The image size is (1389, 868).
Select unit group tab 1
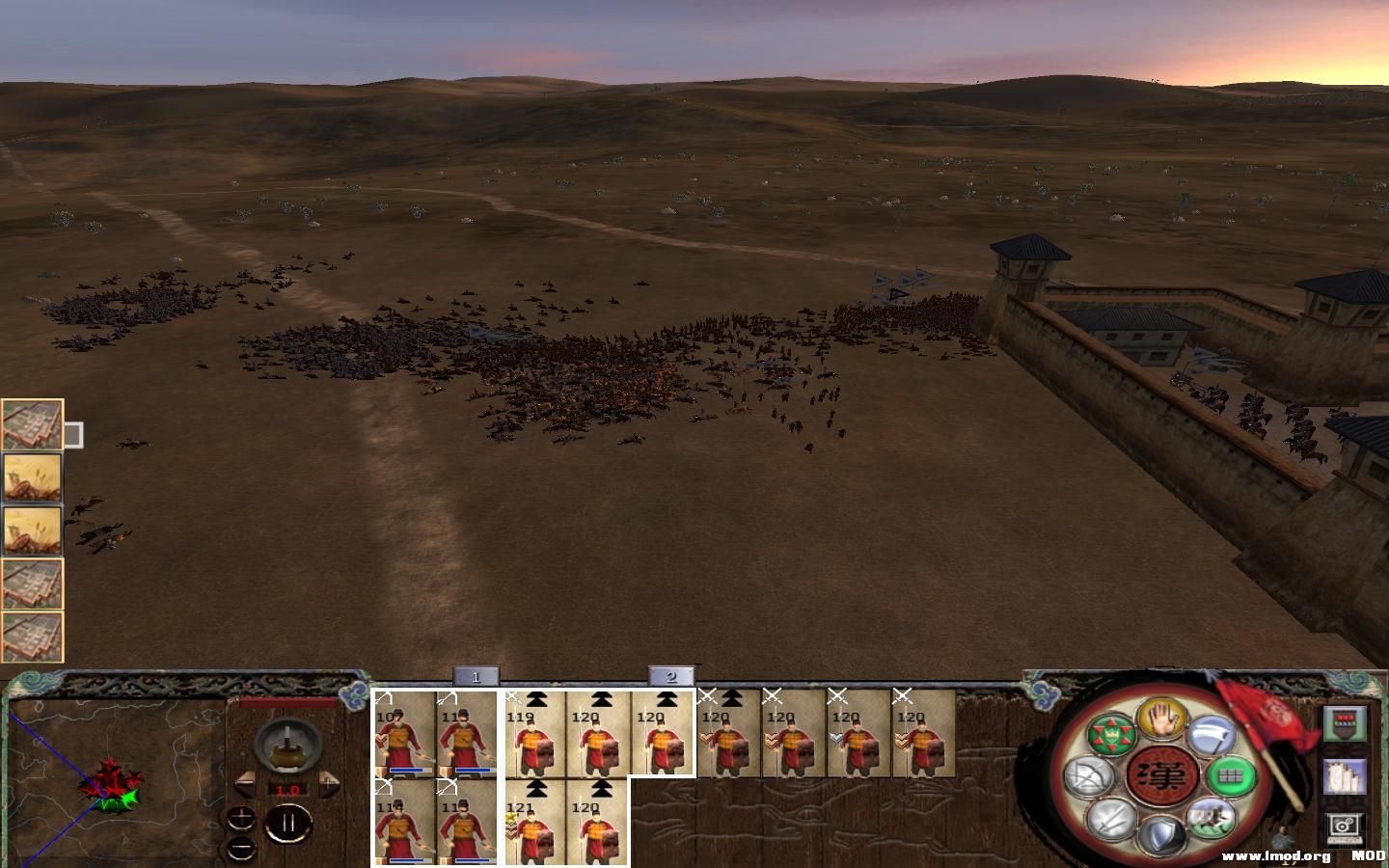[477, 675]
